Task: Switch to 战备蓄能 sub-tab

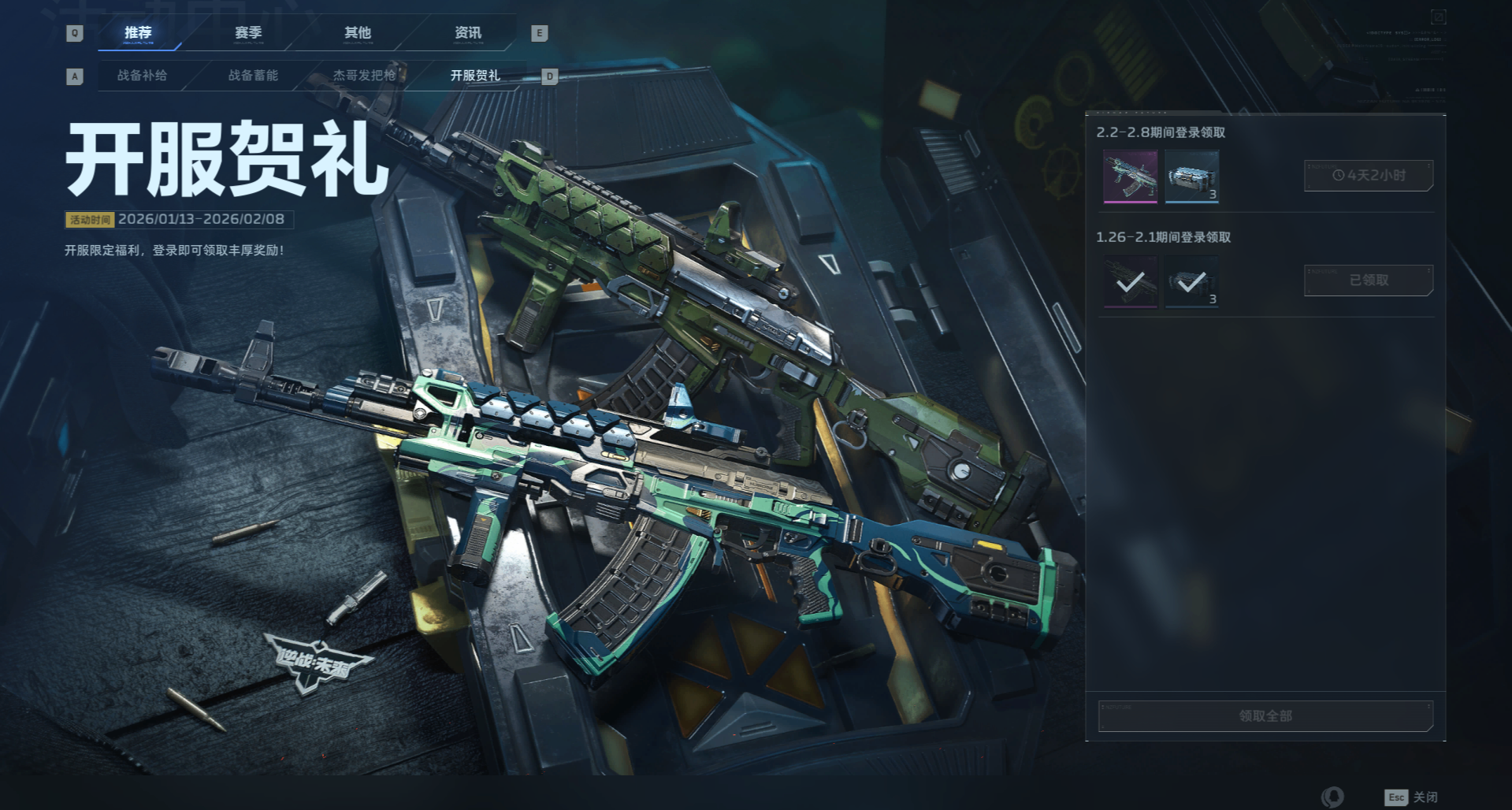Action: tap(253, 76)
